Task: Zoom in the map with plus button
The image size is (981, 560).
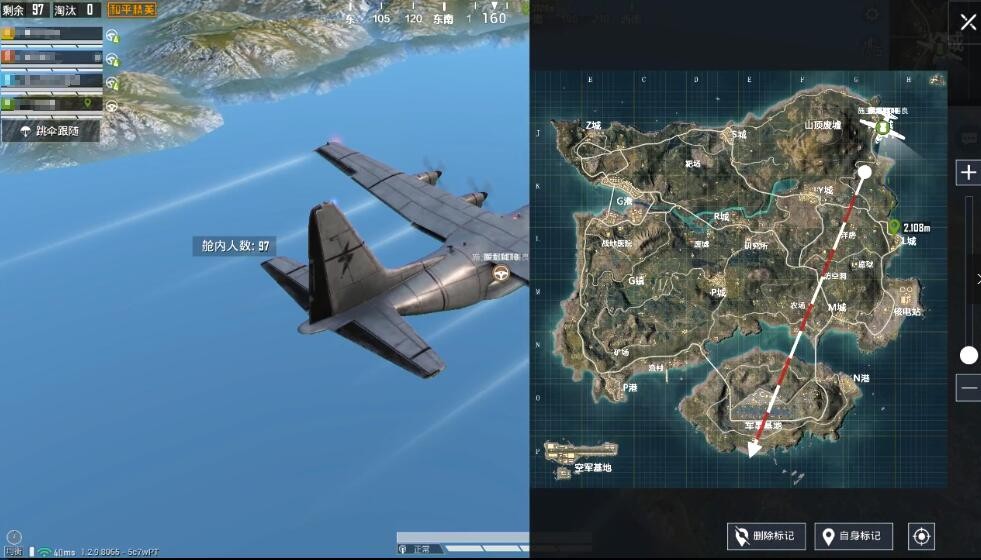Action: coord(968,172)
